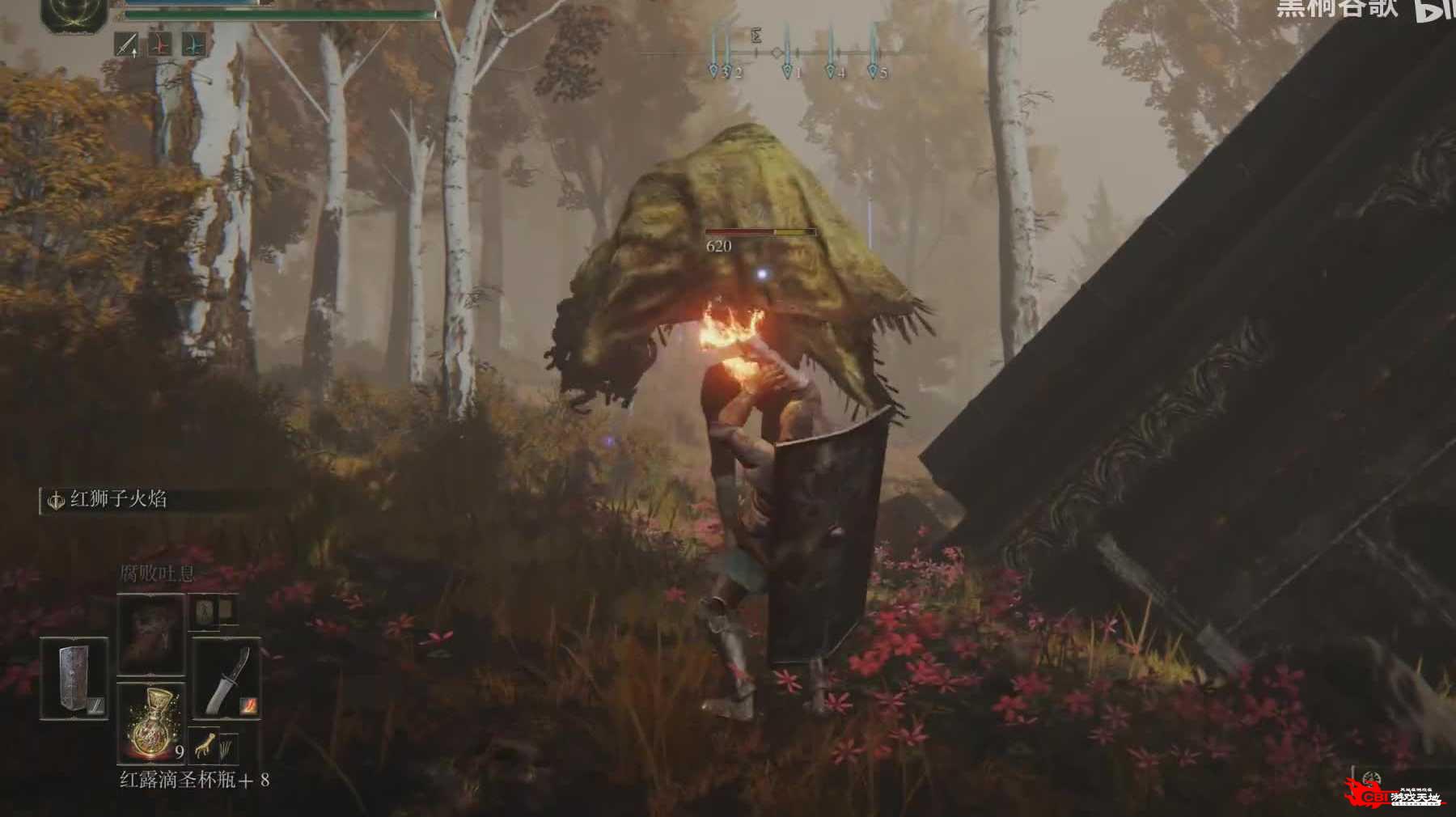Use the 红露滴圣杯瓶 flask slot
Viewport: 1456px width, 817px height.
pyautogui.click(x=150, y=722)
